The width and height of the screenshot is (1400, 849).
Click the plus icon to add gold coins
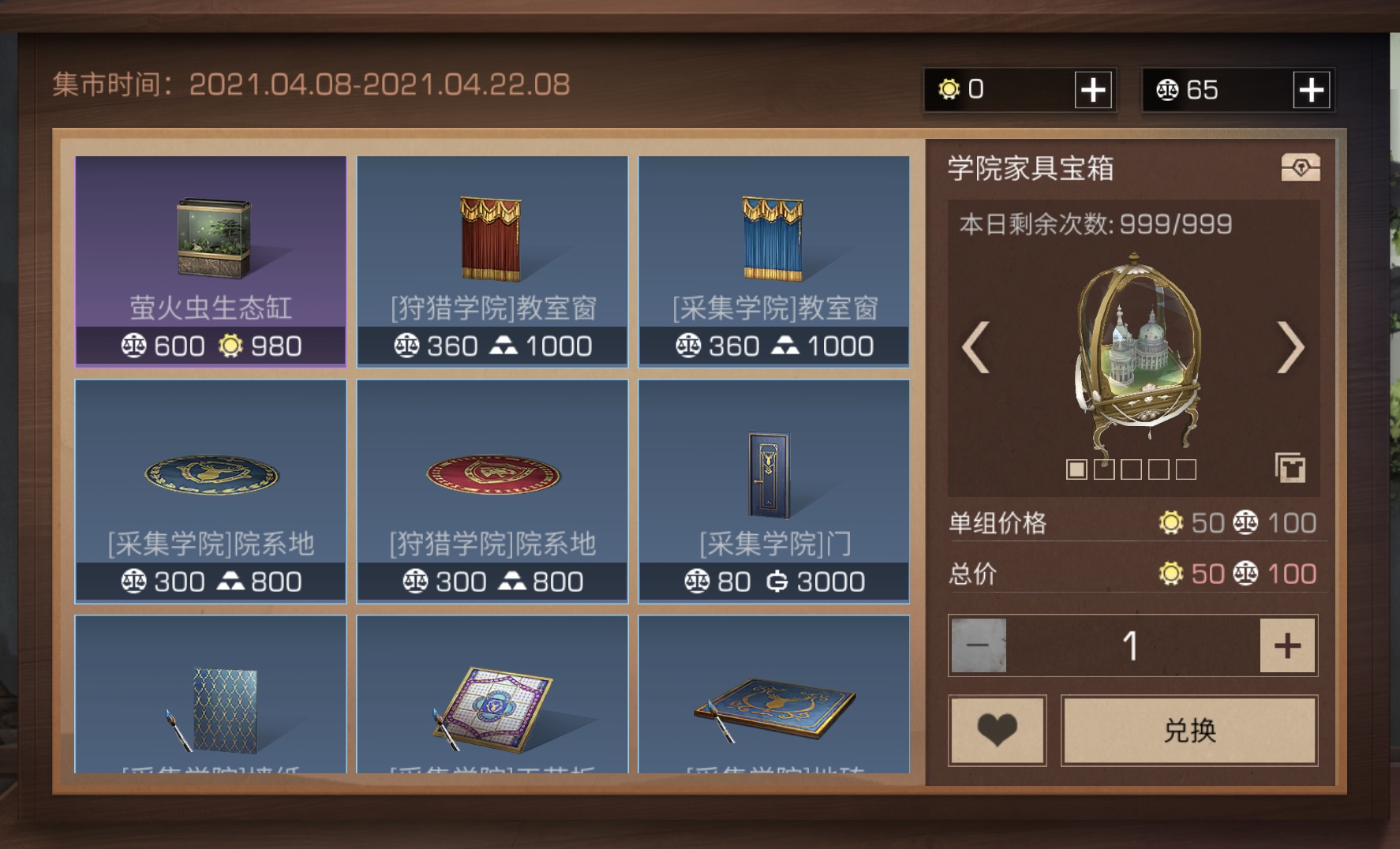1095,89
